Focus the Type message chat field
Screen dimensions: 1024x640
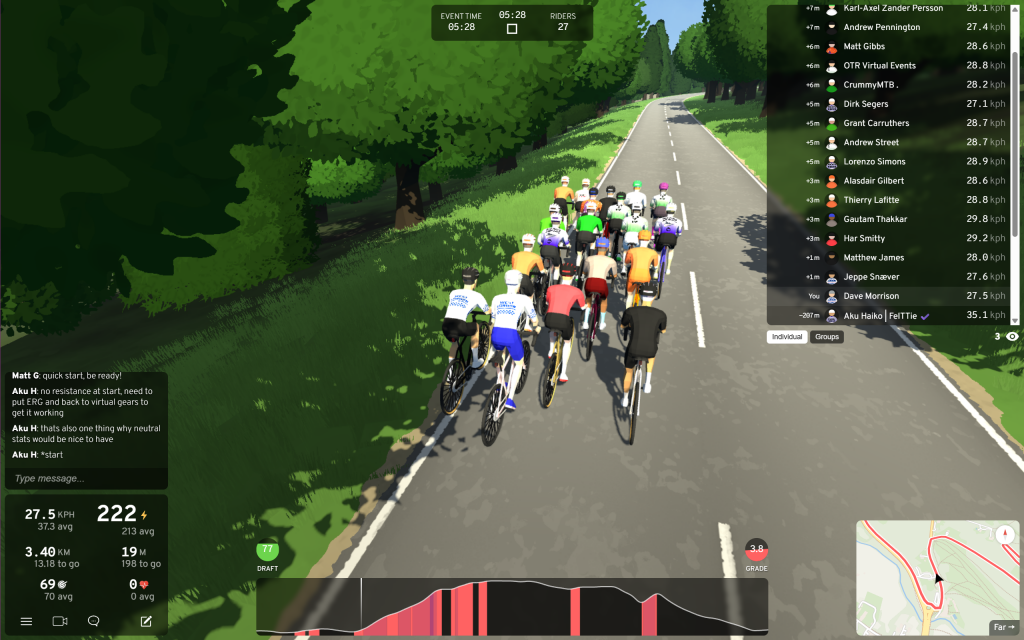[x=85, y=479]
